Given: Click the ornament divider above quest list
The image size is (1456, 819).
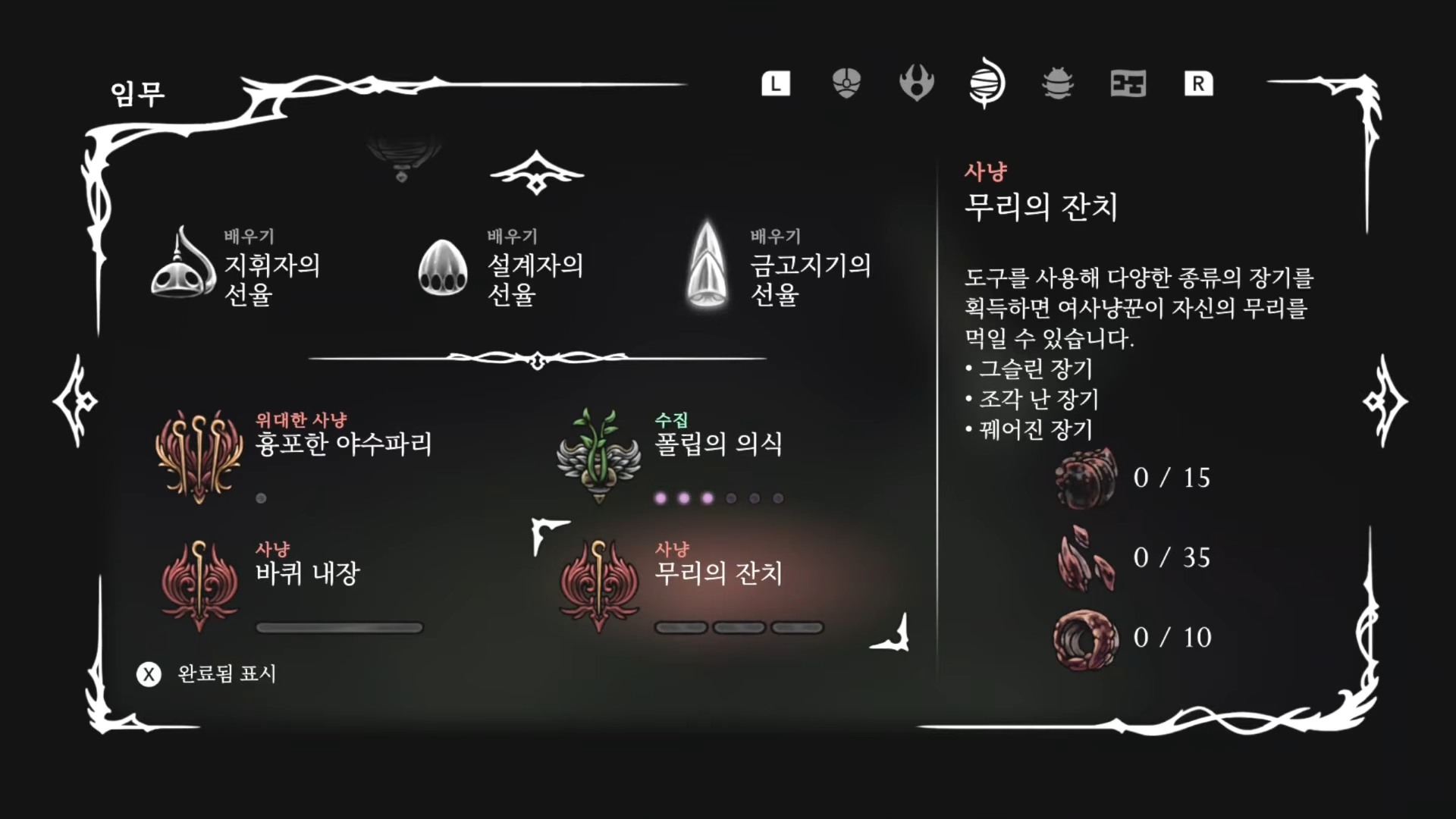Looking at the screenshot, I should tap(537, 358).
